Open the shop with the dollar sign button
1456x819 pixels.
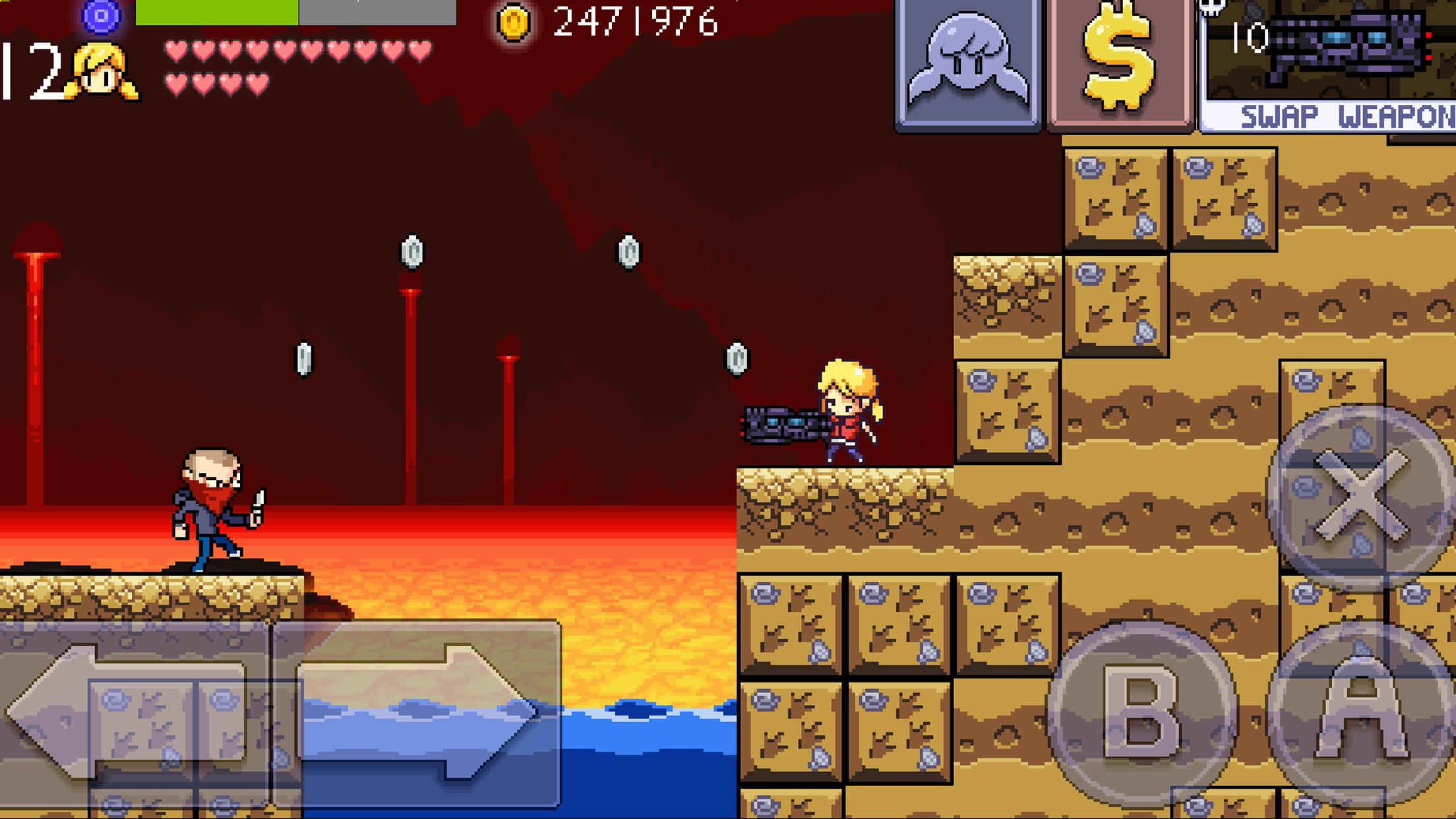click(x=1119, y=65)
